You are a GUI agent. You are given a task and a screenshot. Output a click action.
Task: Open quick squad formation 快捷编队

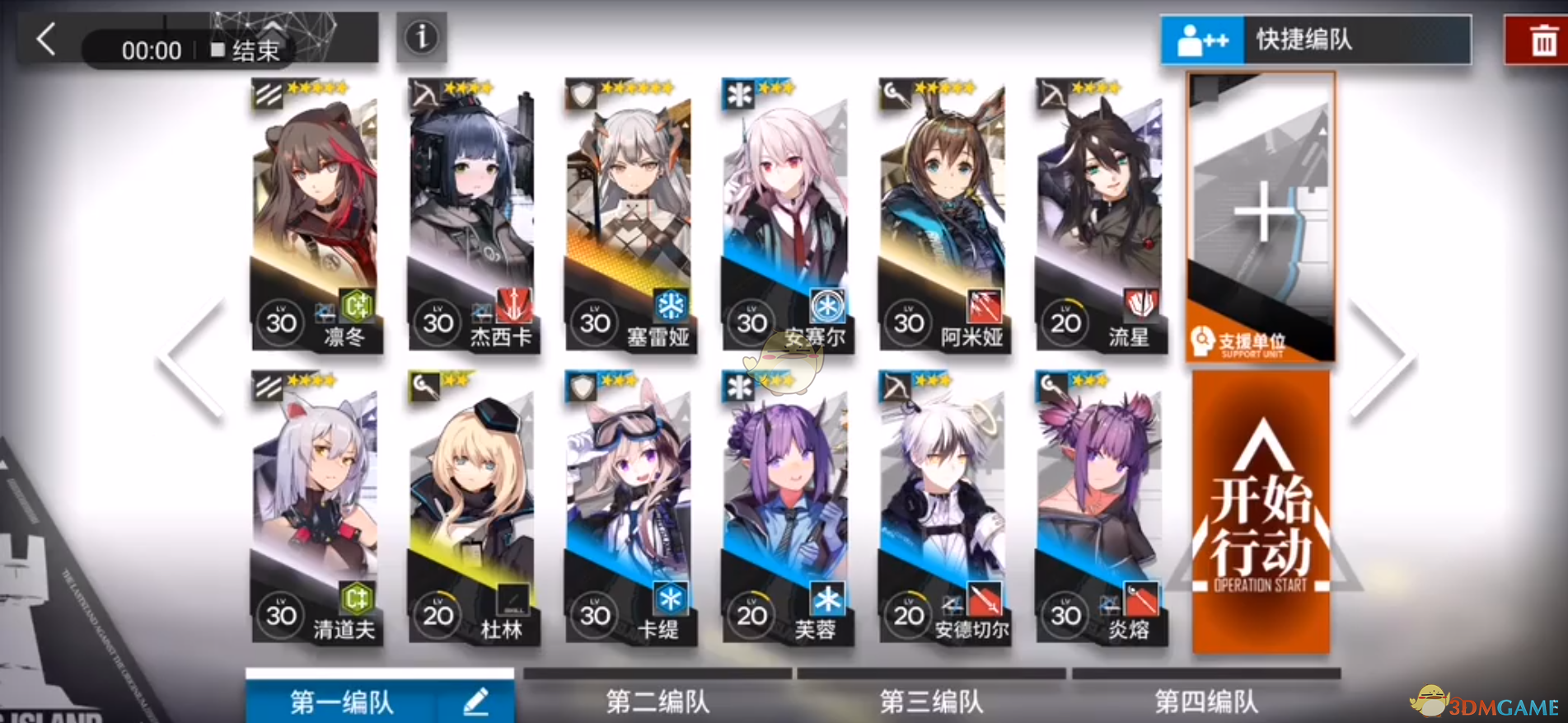click(1315, 40)
